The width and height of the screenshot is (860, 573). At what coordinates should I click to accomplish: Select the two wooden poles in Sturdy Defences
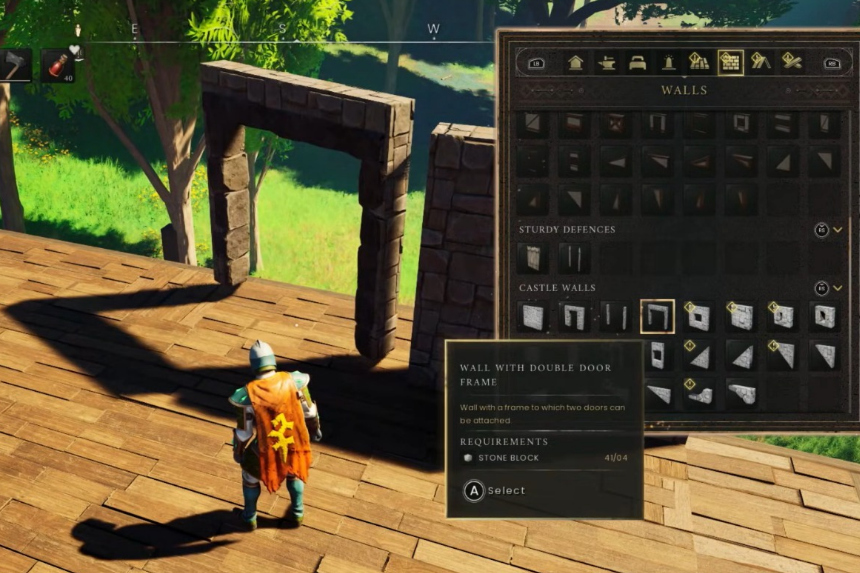pos(574,258)
